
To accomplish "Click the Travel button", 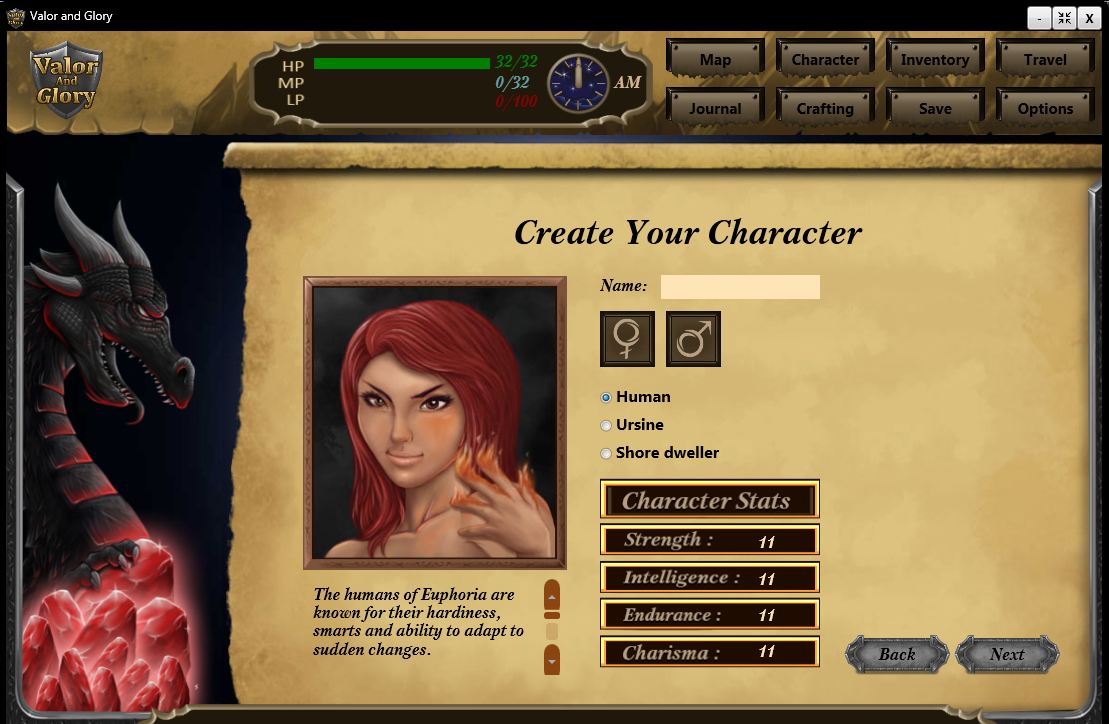I will coord(1045,59).
